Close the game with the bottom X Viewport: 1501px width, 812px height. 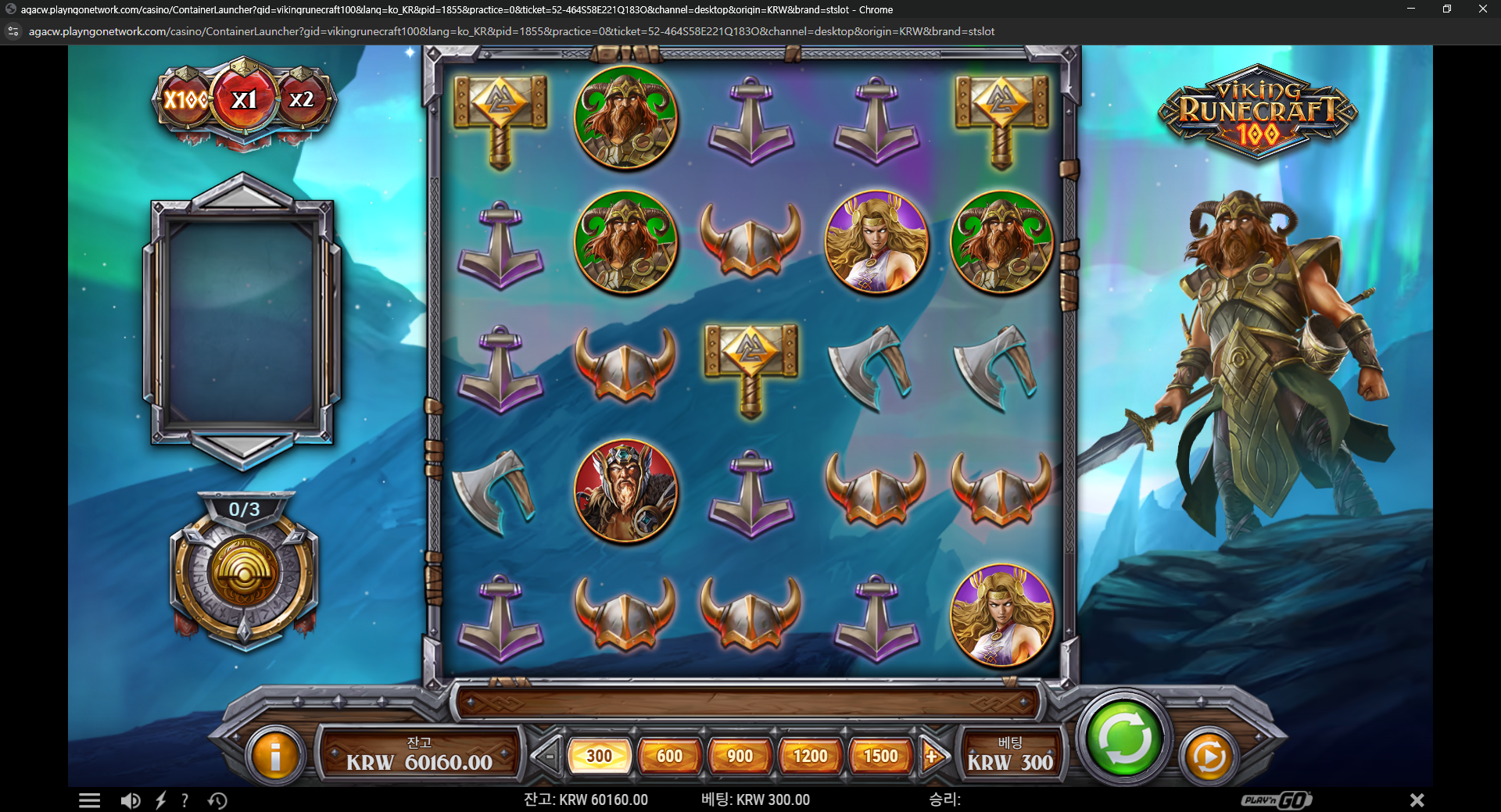pyautogui.click(x=1417, y=800)
